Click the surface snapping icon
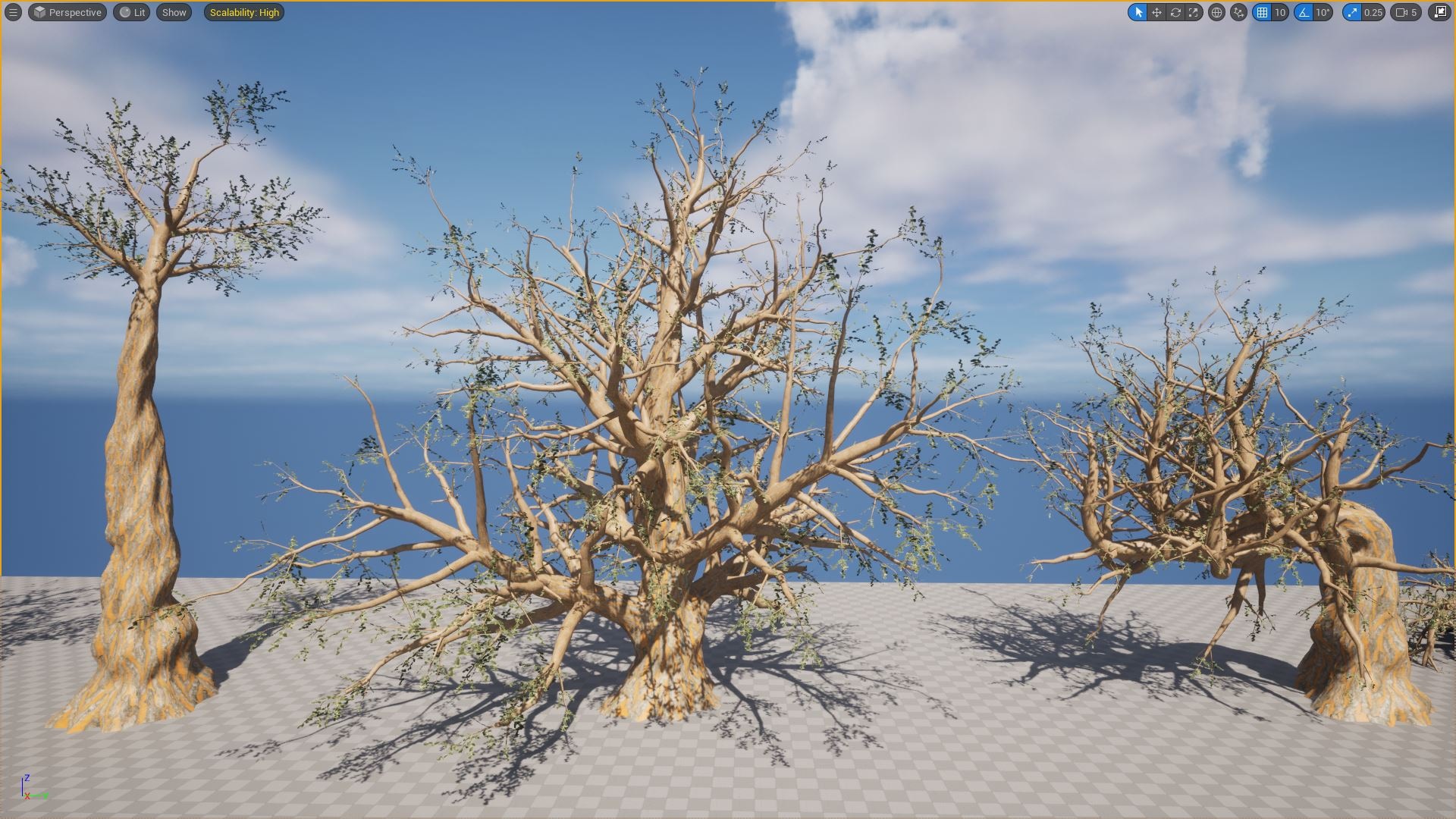 [1238, 12]
